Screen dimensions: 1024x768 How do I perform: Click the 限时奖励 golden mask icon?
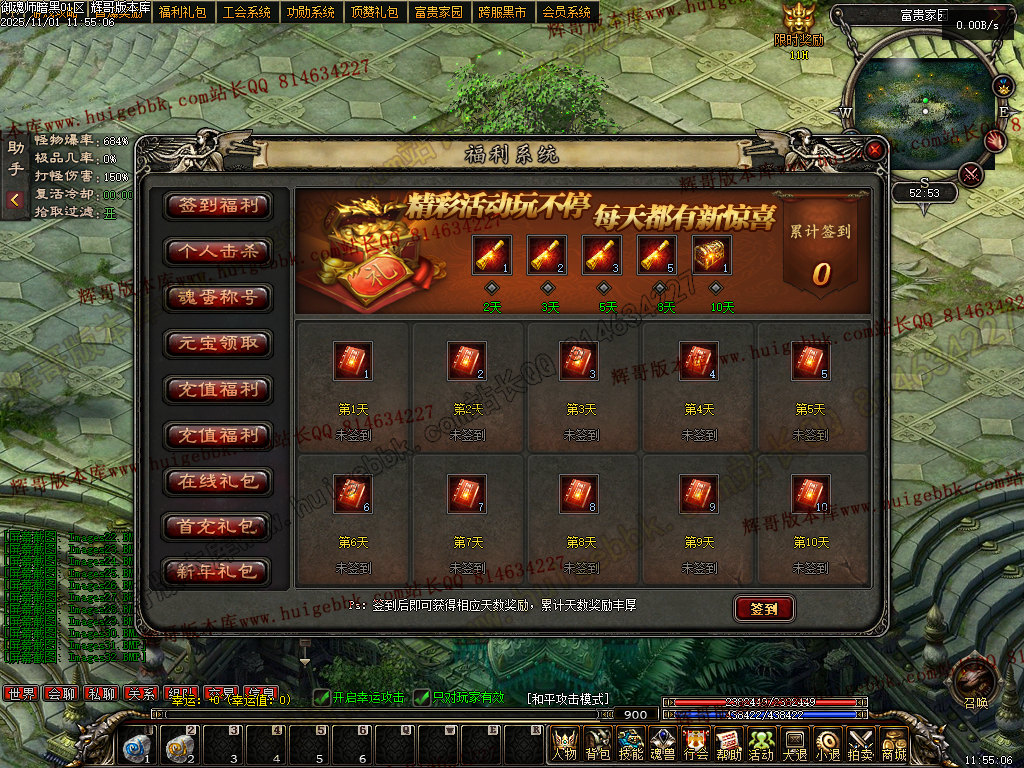[x=798, y=19]
